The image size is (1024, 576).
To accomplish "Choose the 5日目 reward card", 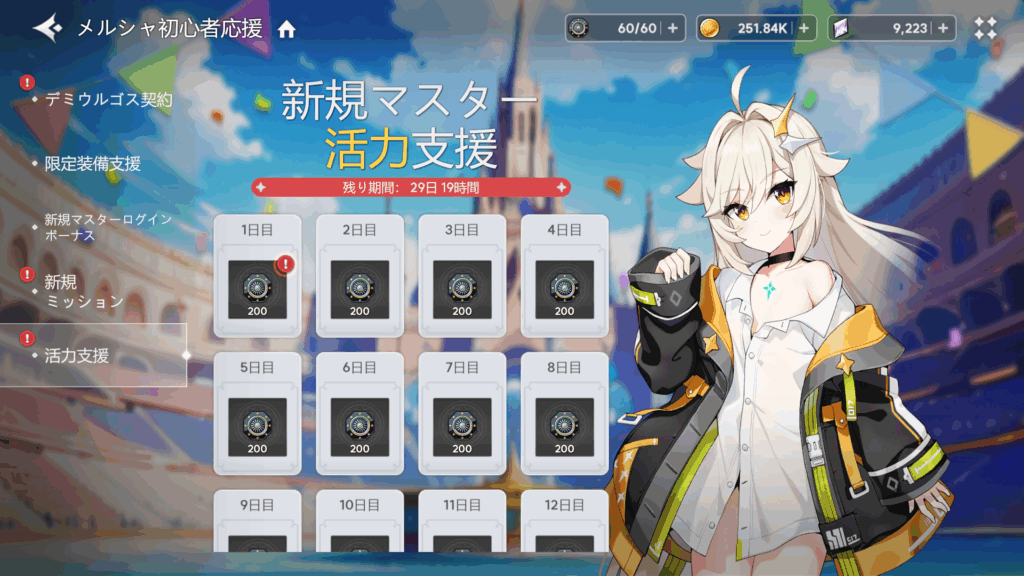I will [x=257, y=414].
